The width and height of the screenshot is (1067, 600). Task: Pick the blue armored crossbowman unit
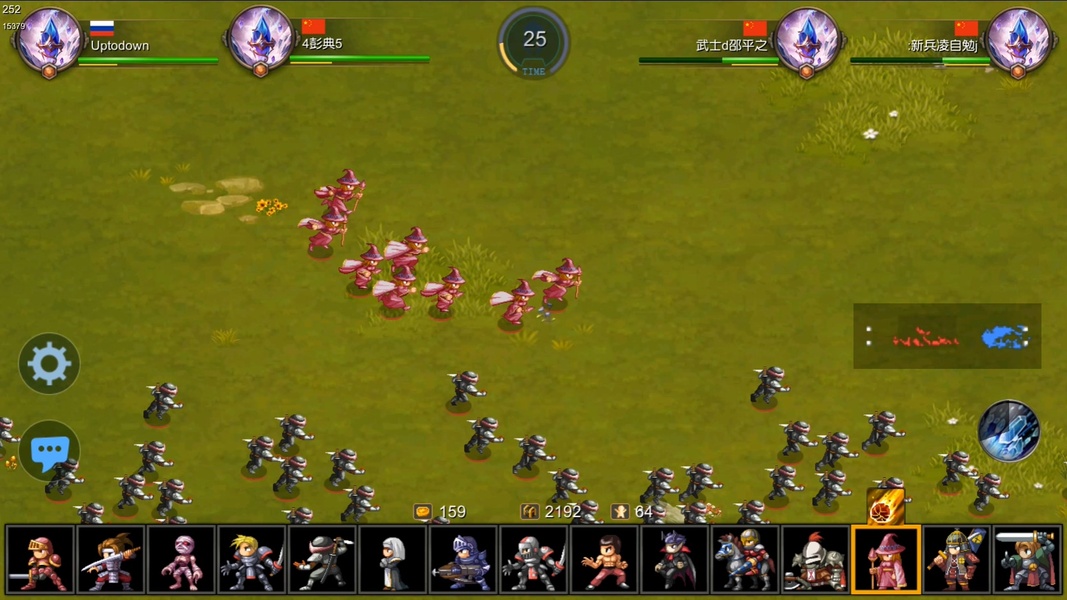click(463, 560)
